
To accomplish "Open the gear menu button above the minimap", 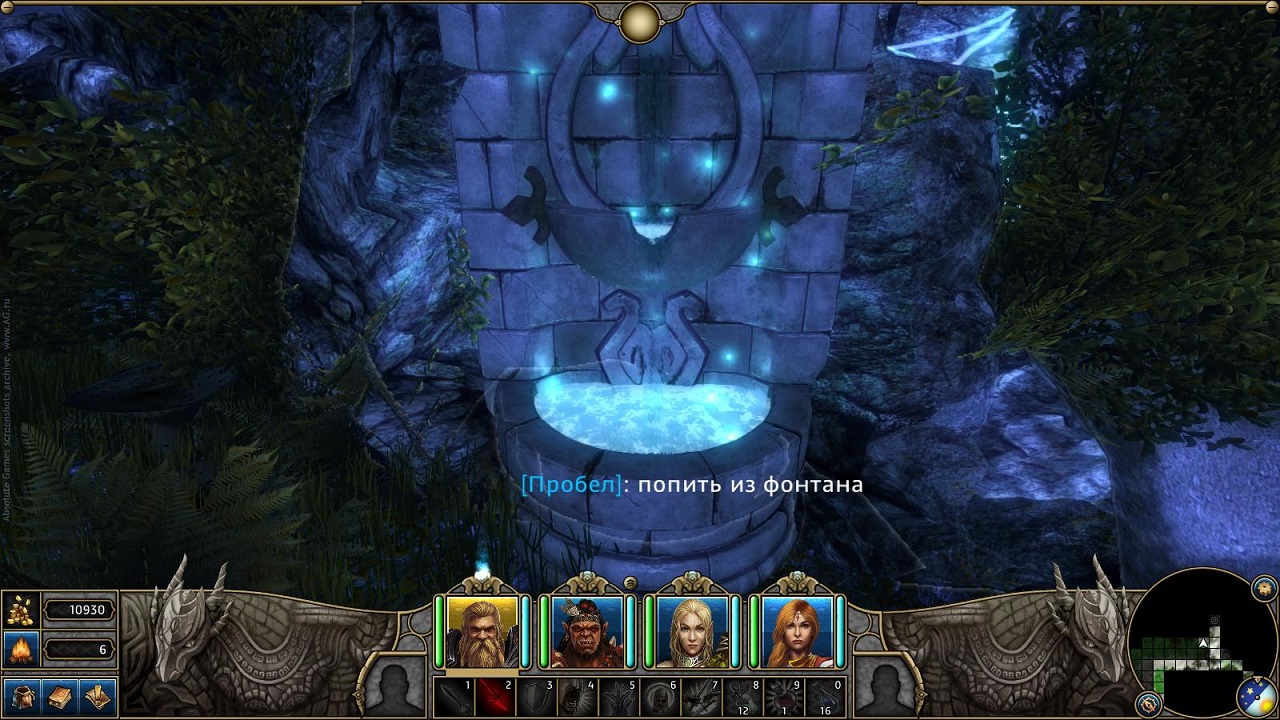I will coord(1263,585).
